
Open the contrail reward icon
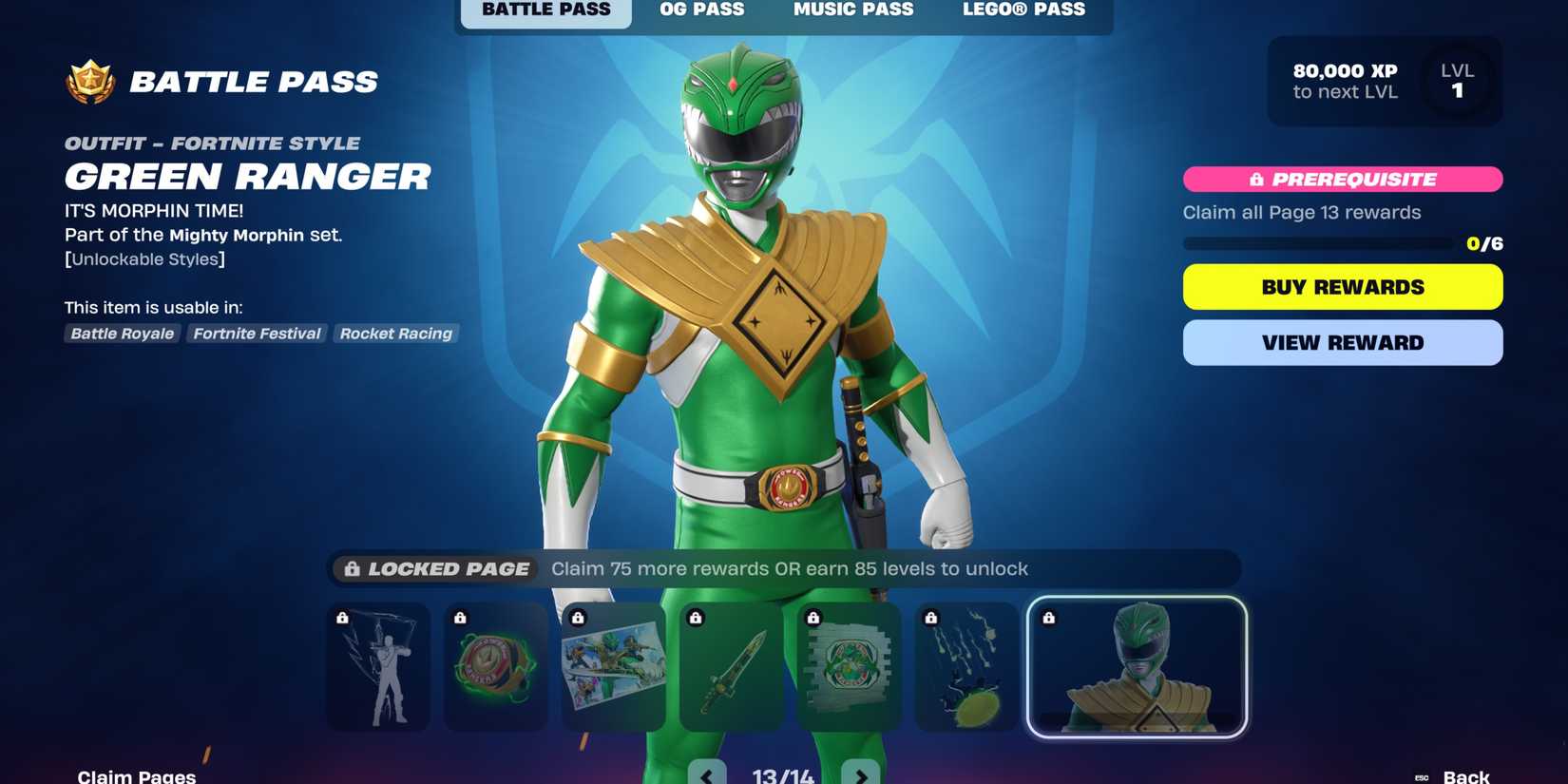pyautogui.click(x=966, y=666)
